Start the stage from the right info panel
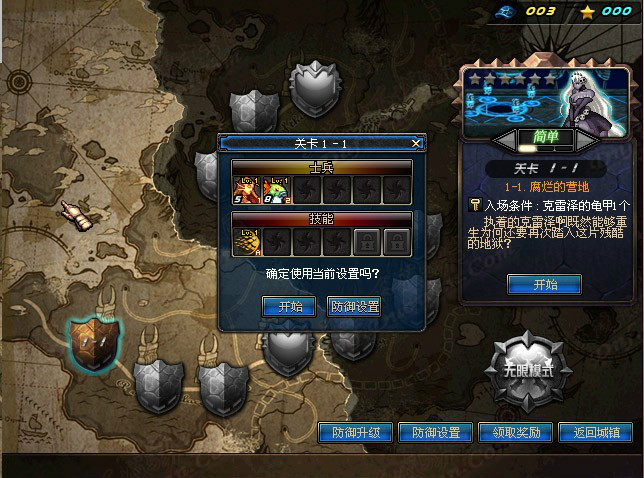 click(544, 285)
